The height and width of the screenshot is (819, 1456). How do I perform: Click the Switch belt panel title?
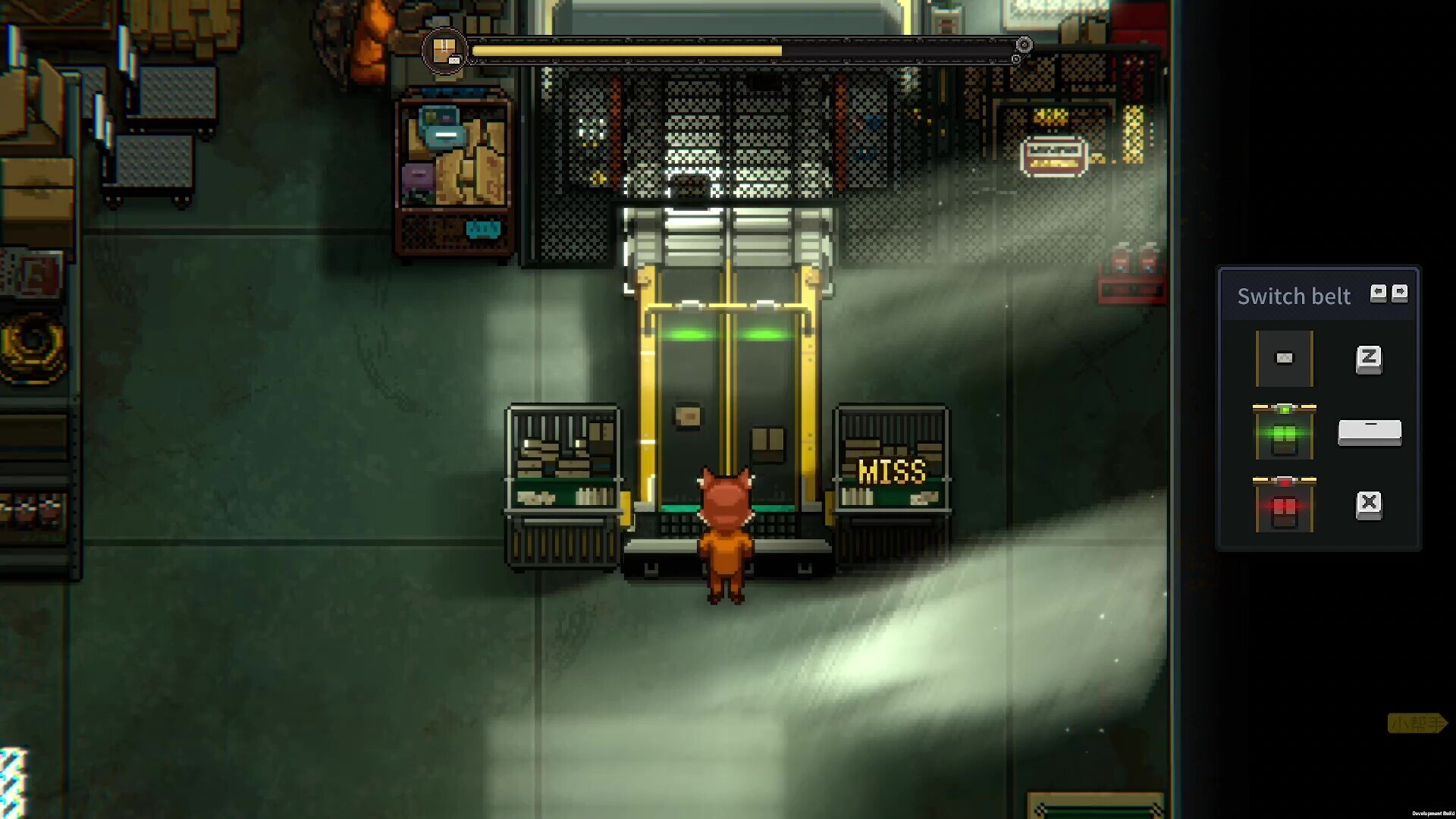coord(1295,296)
